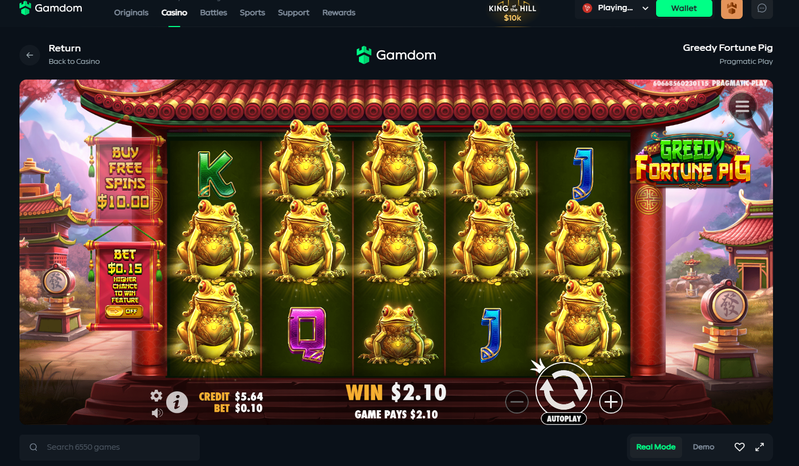Open the Autoplay options
The width and height of the screenshot is (799, 466).
pyautogui.click(x=563, y=419)
